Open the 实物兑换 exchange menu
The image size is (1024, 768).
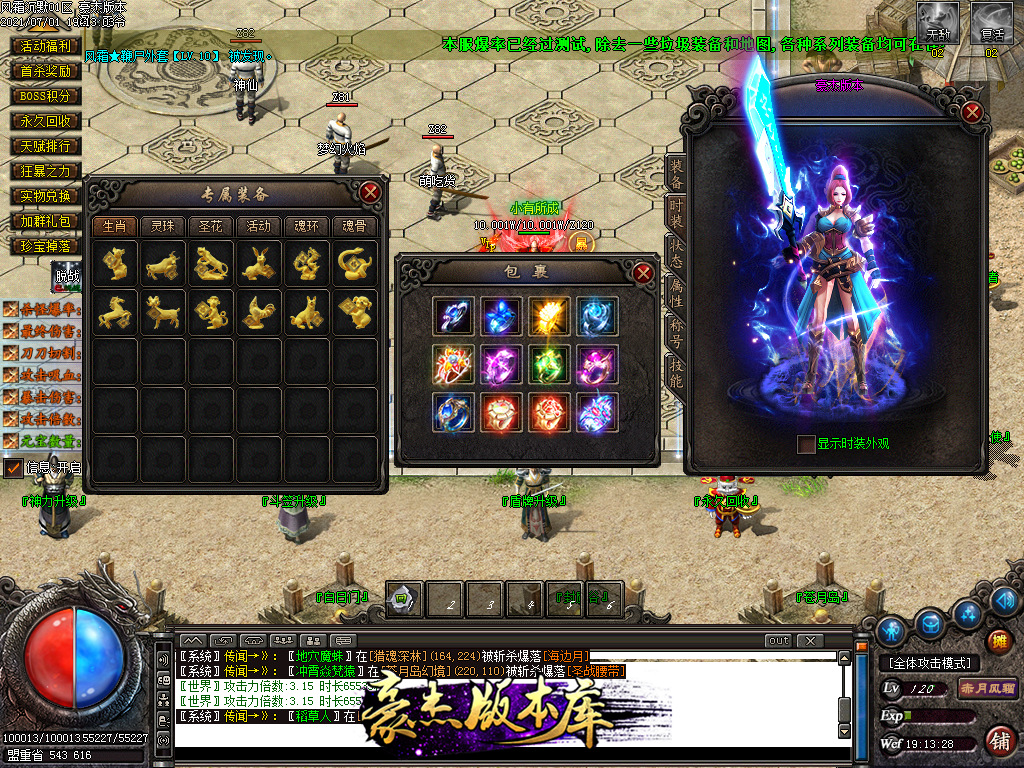[46, 196]
